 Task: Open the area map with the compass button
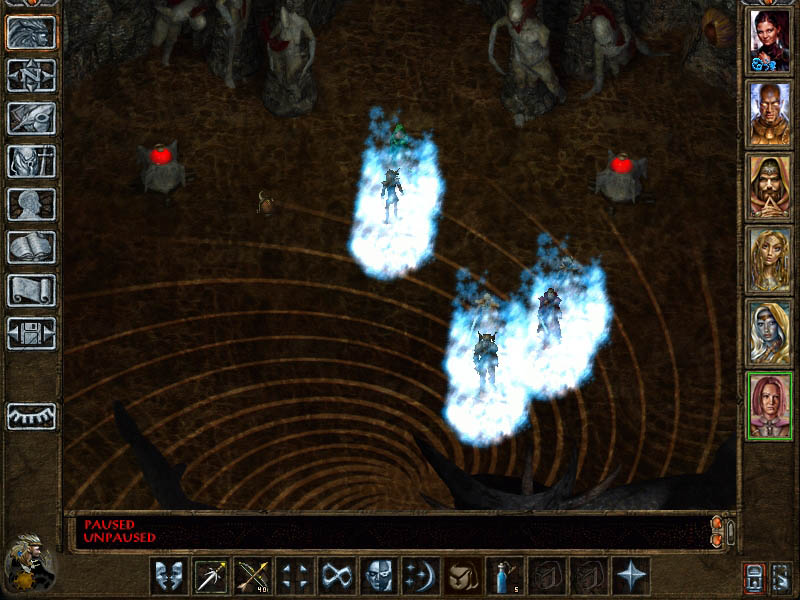31,75
